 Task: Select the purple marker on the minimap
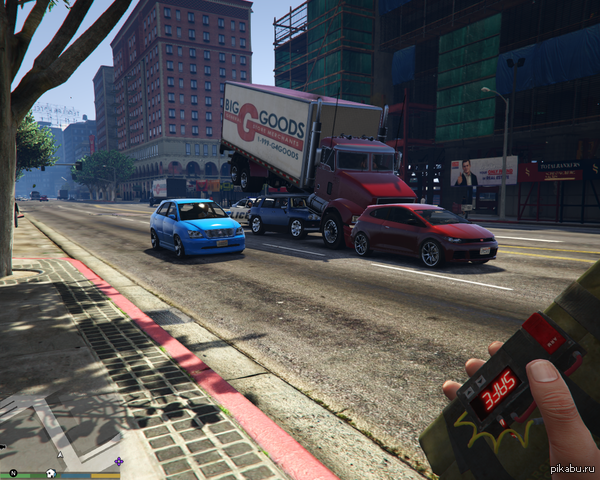119,461
